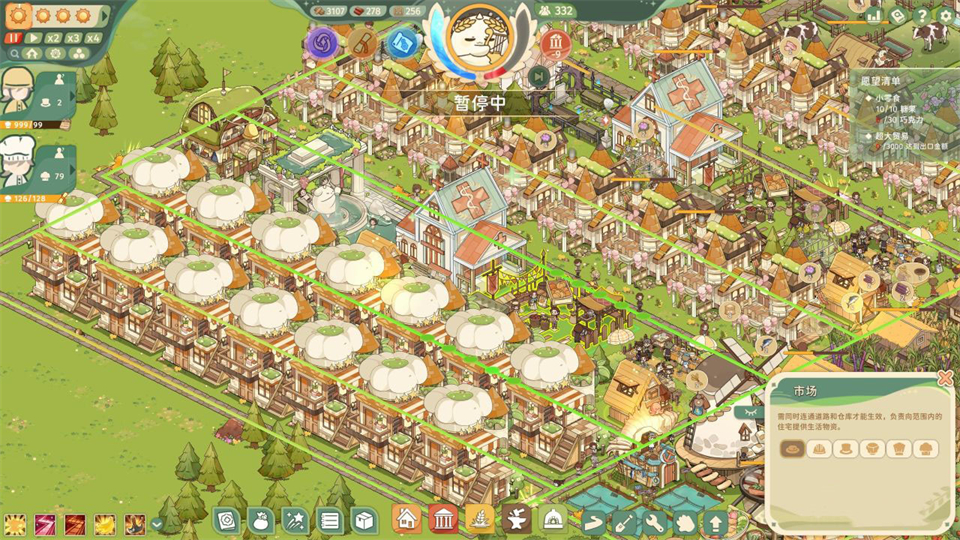Open the settings gear in the top-right corner
The image size is (960, 540).
(945, 15)
